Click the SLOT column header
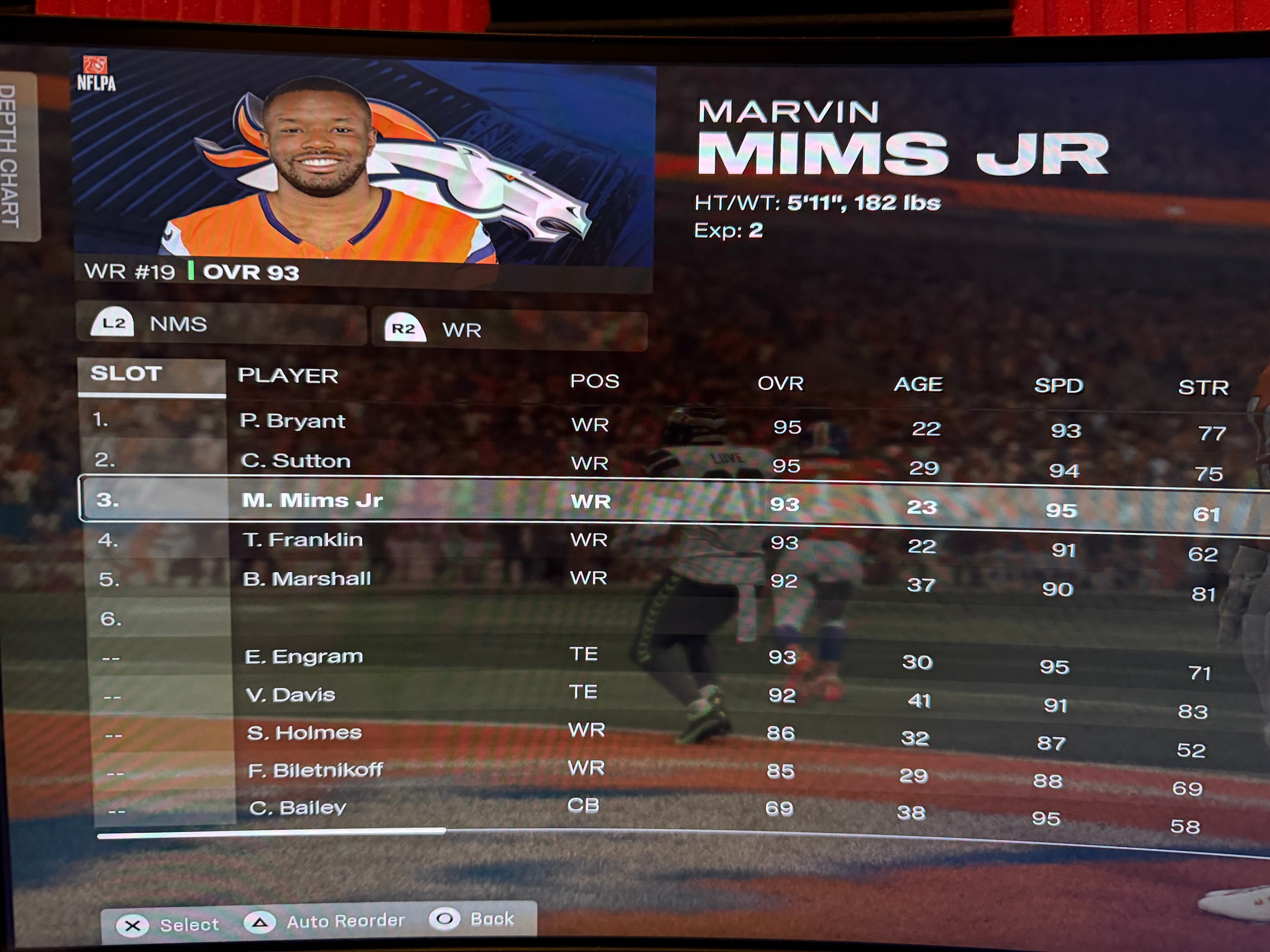Screen dimensions: 1270x952 pyautogui.click(x=126, y=374)
